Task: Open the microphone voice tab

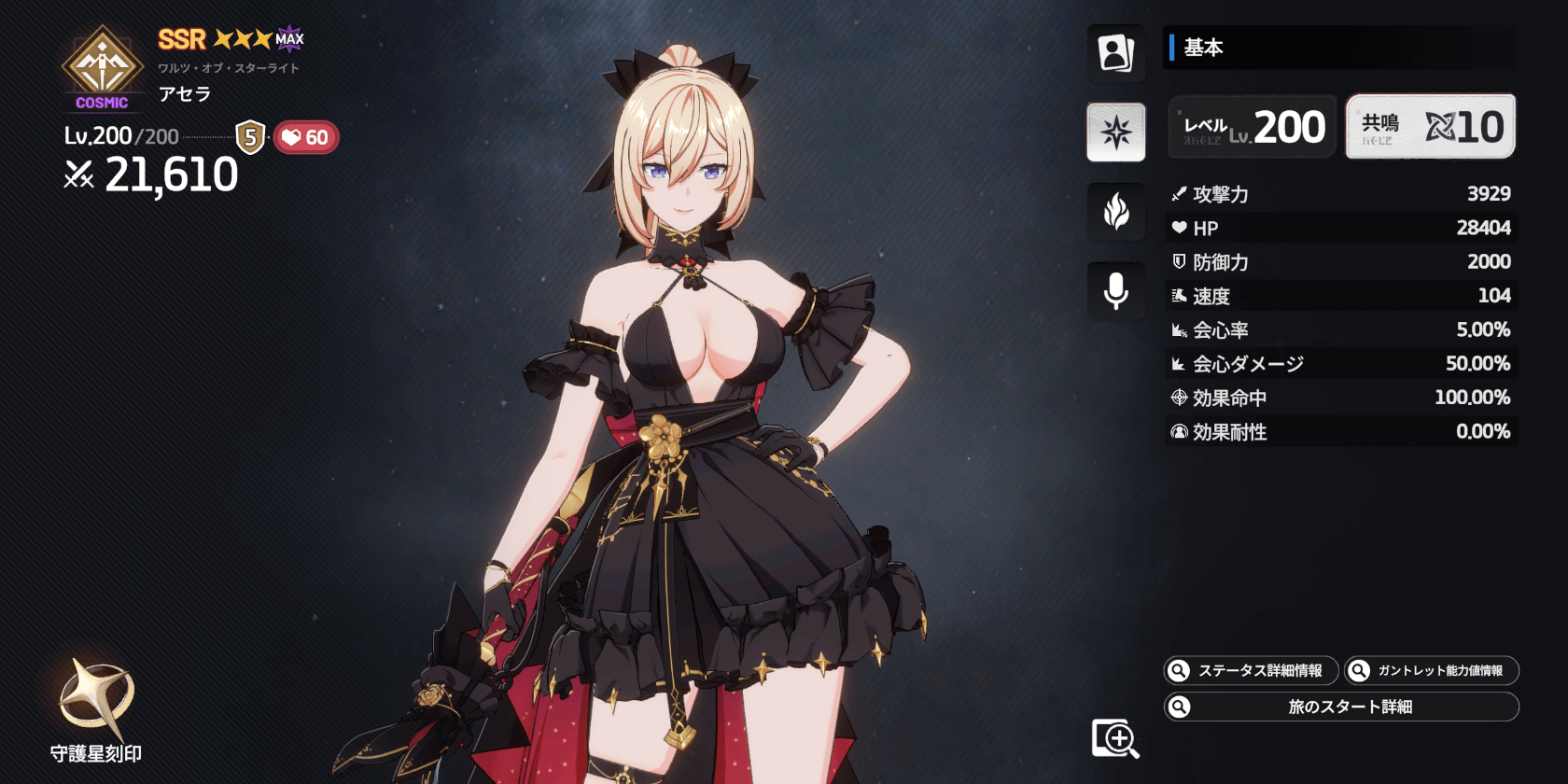Action: (x=1115, y=291)
